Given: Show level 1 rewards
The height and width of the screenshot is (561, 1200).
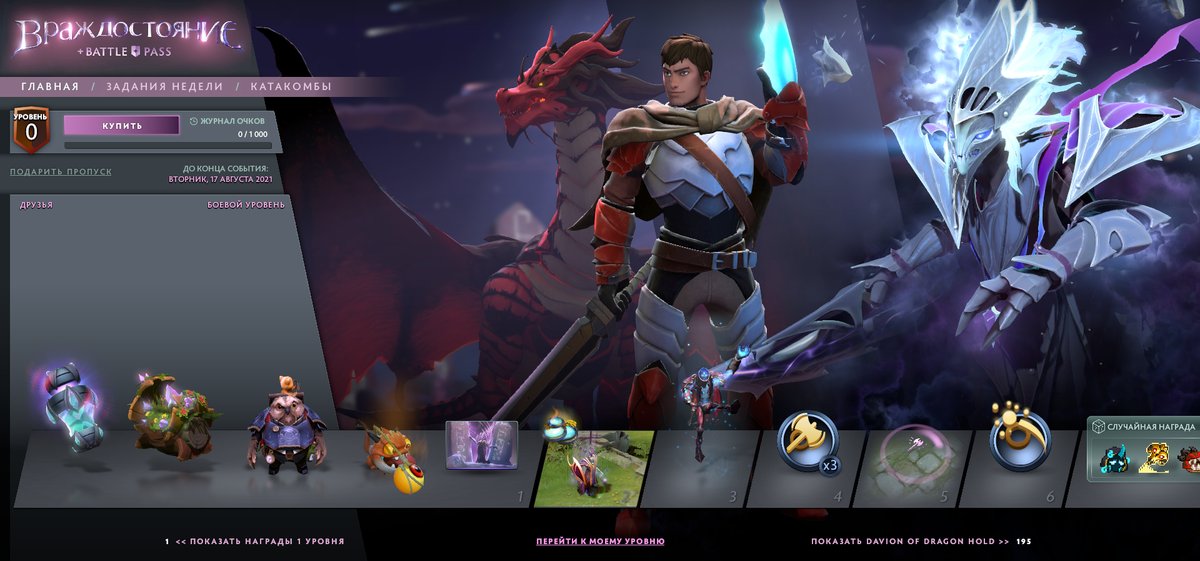Looking at the screenshot, I should coord(259,541).
